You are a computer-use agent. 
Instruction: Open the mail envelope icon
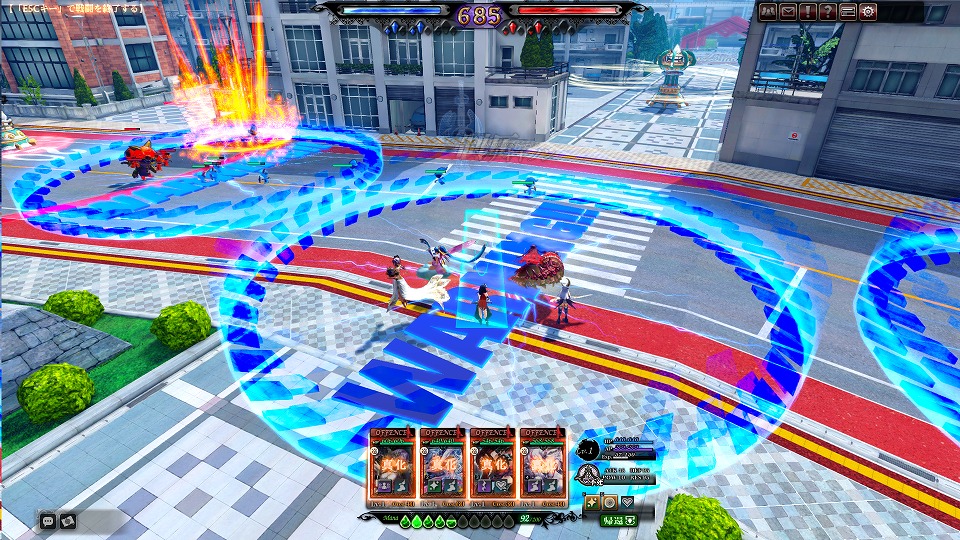tap(788, 12)
